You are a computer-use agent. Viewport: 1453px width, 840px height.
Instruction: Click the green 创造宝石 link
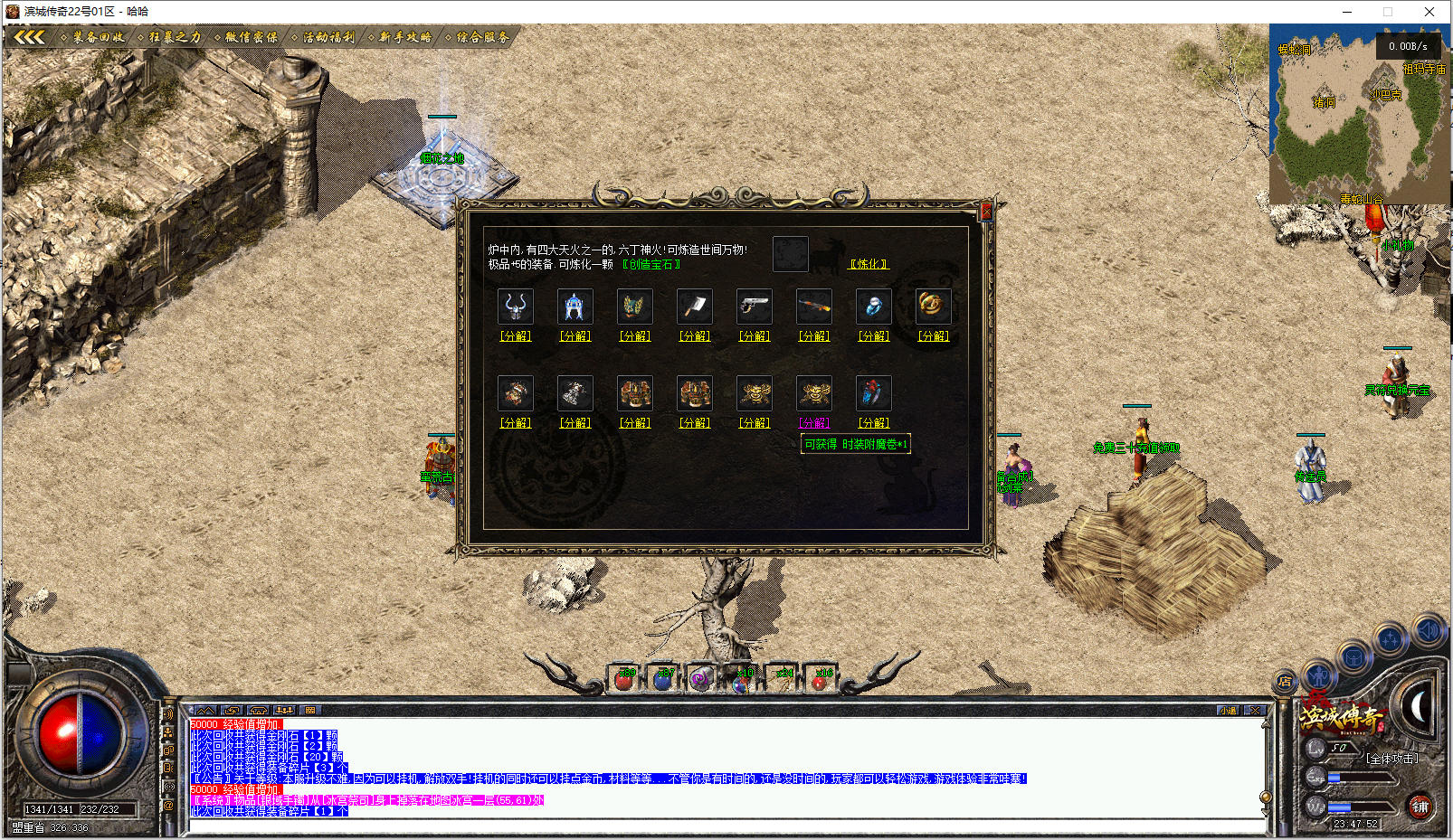click(651, 265)
